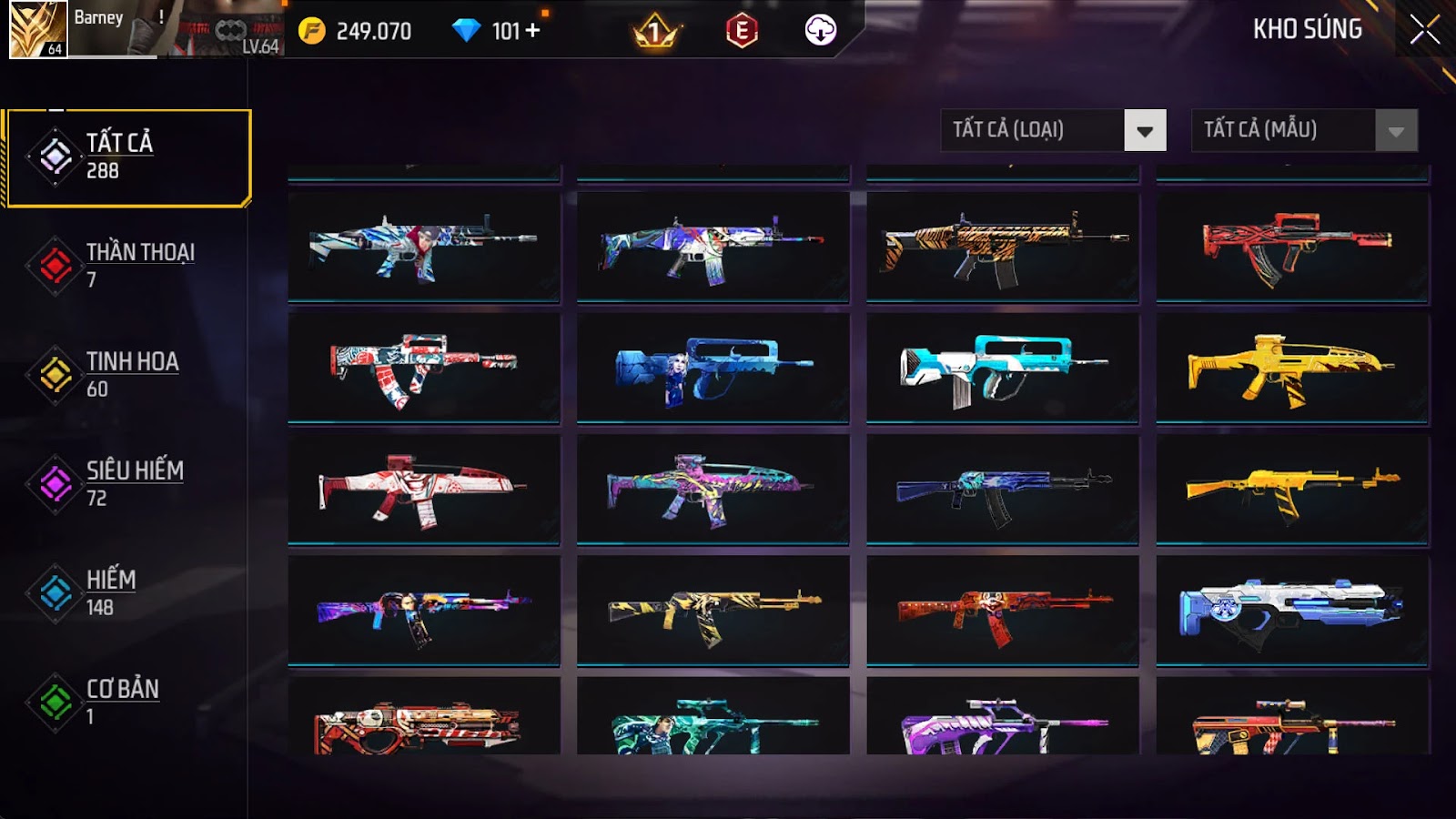Open the Tất Cả (Loại) dropdown
The width and height of the screenshot is (1456, 819).
point(1053,130)
